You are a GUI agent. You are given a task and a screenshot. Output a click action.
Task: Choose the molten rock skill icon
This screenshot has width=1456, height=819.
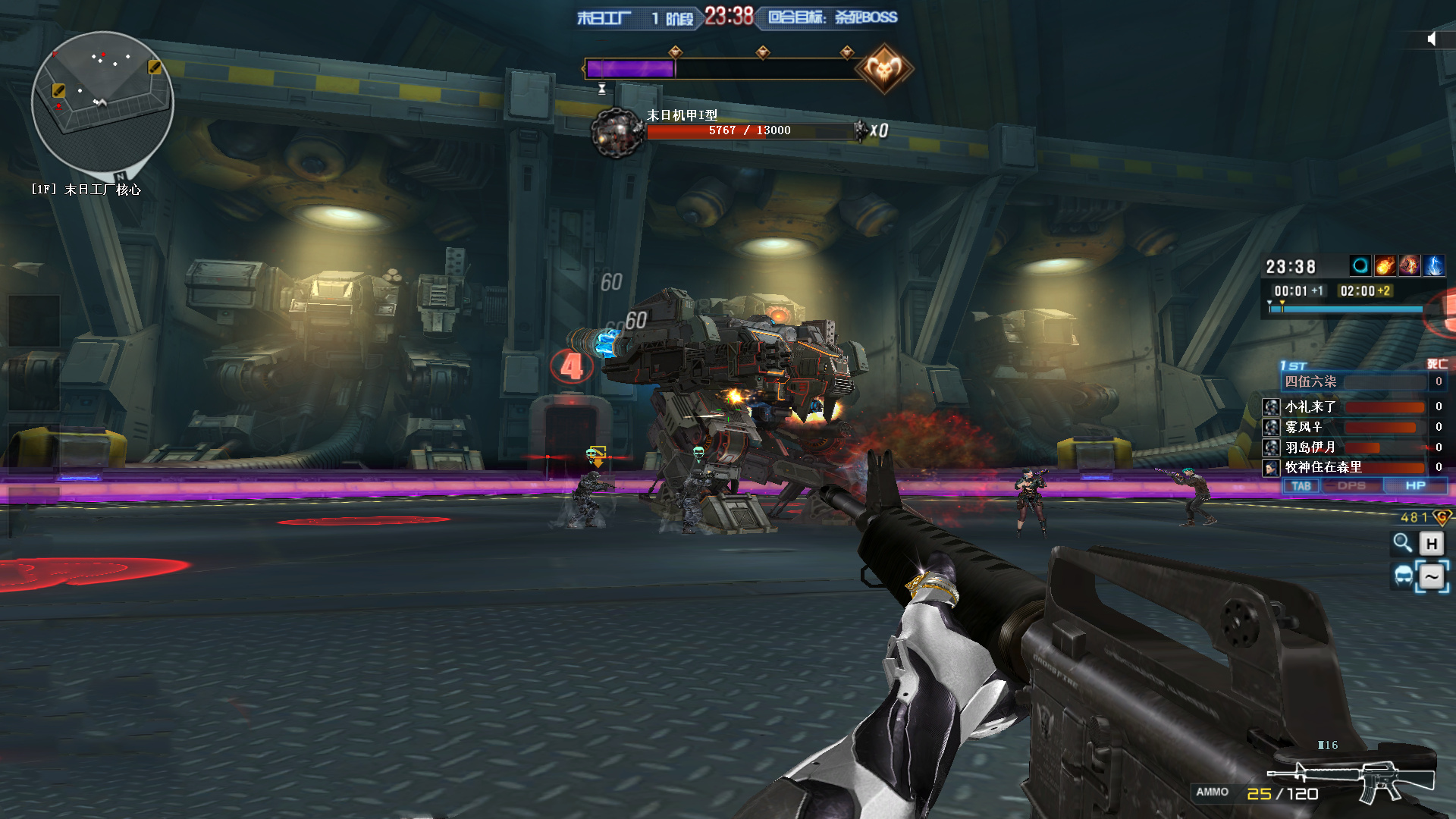[x=1409, y=265]
